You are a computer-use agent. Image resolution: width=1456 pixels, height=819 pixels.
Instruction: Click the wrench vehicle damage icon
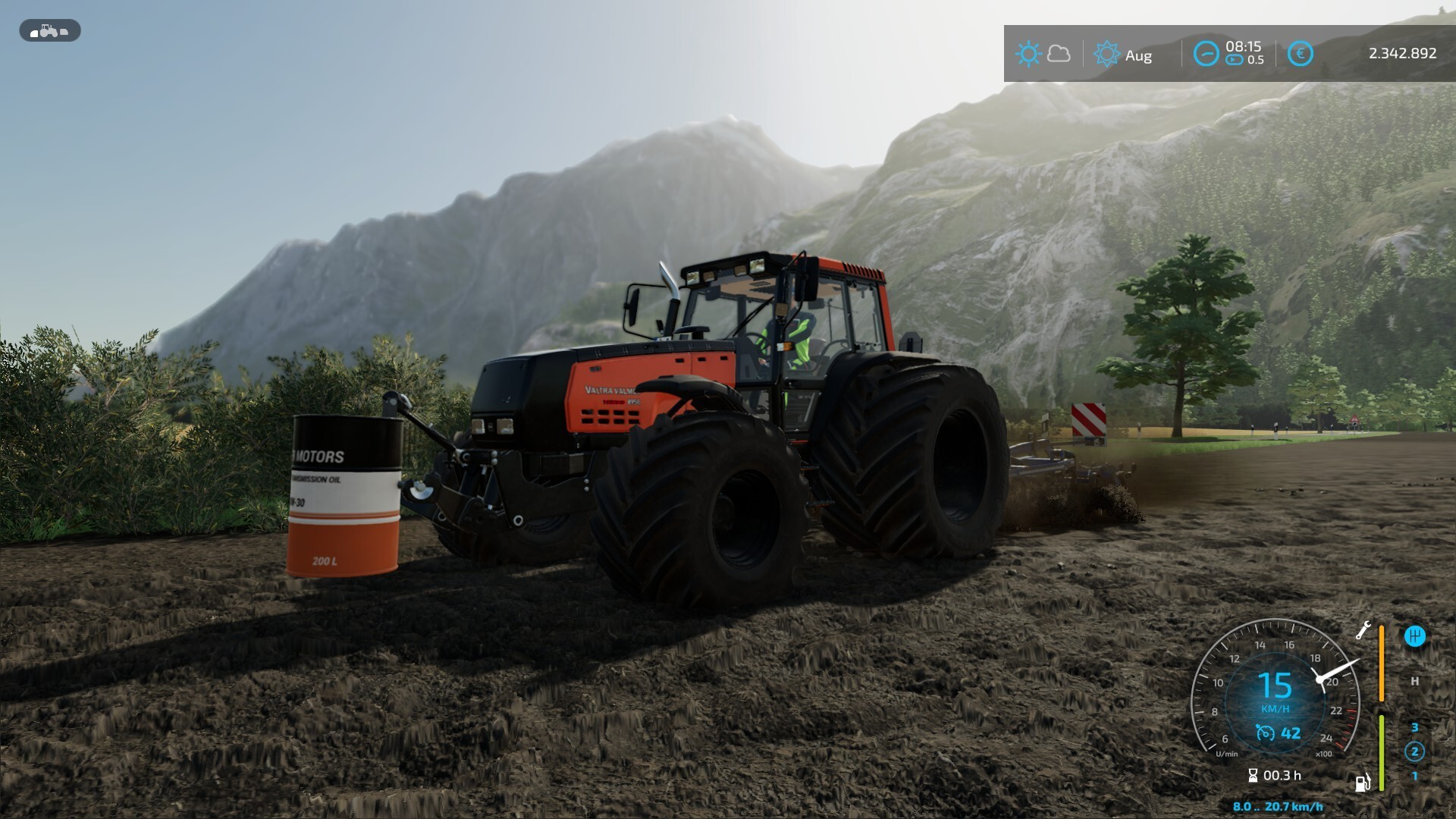pos(1363,630)
